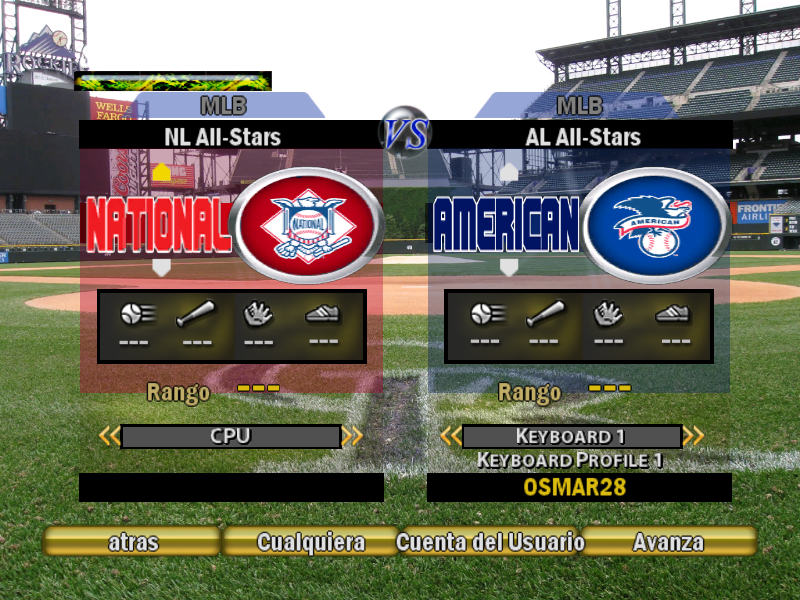This screenshot has width=800, height=600.
Task: Choose the Cualquiera button
Action: [311, 542]
